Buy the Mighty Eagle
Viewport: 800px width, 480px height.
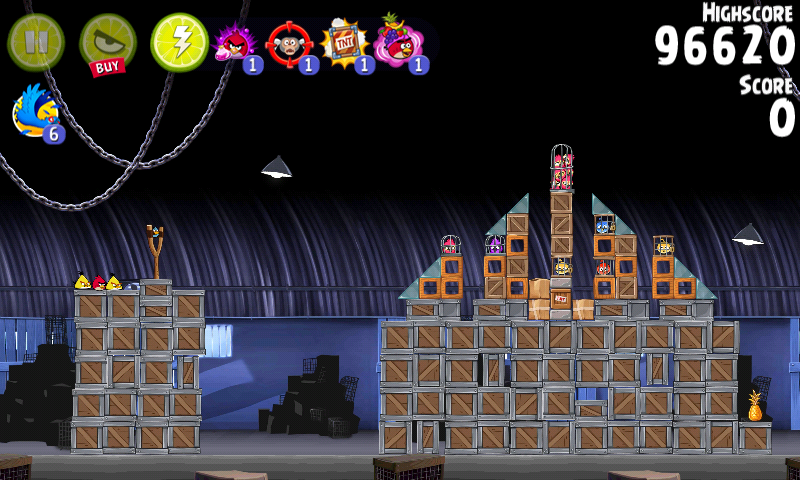tap(107, 44)
